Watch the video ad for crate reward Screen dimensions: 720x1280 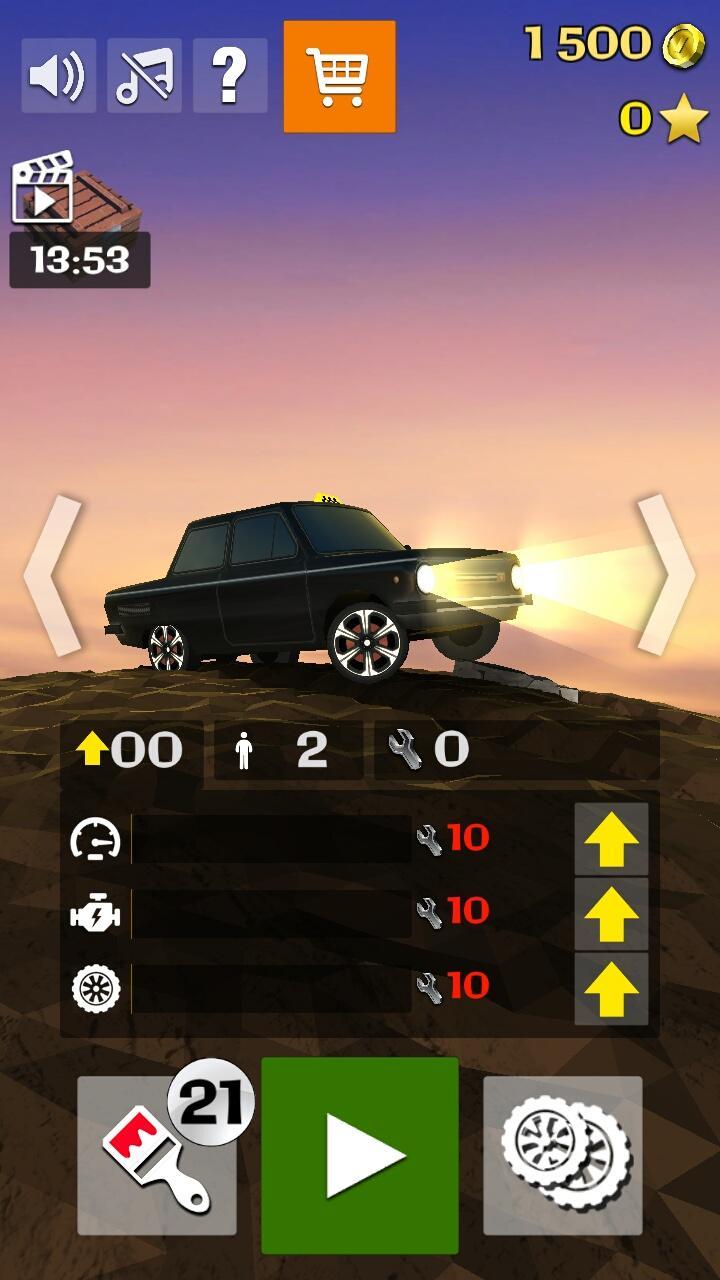pos(76,196)
